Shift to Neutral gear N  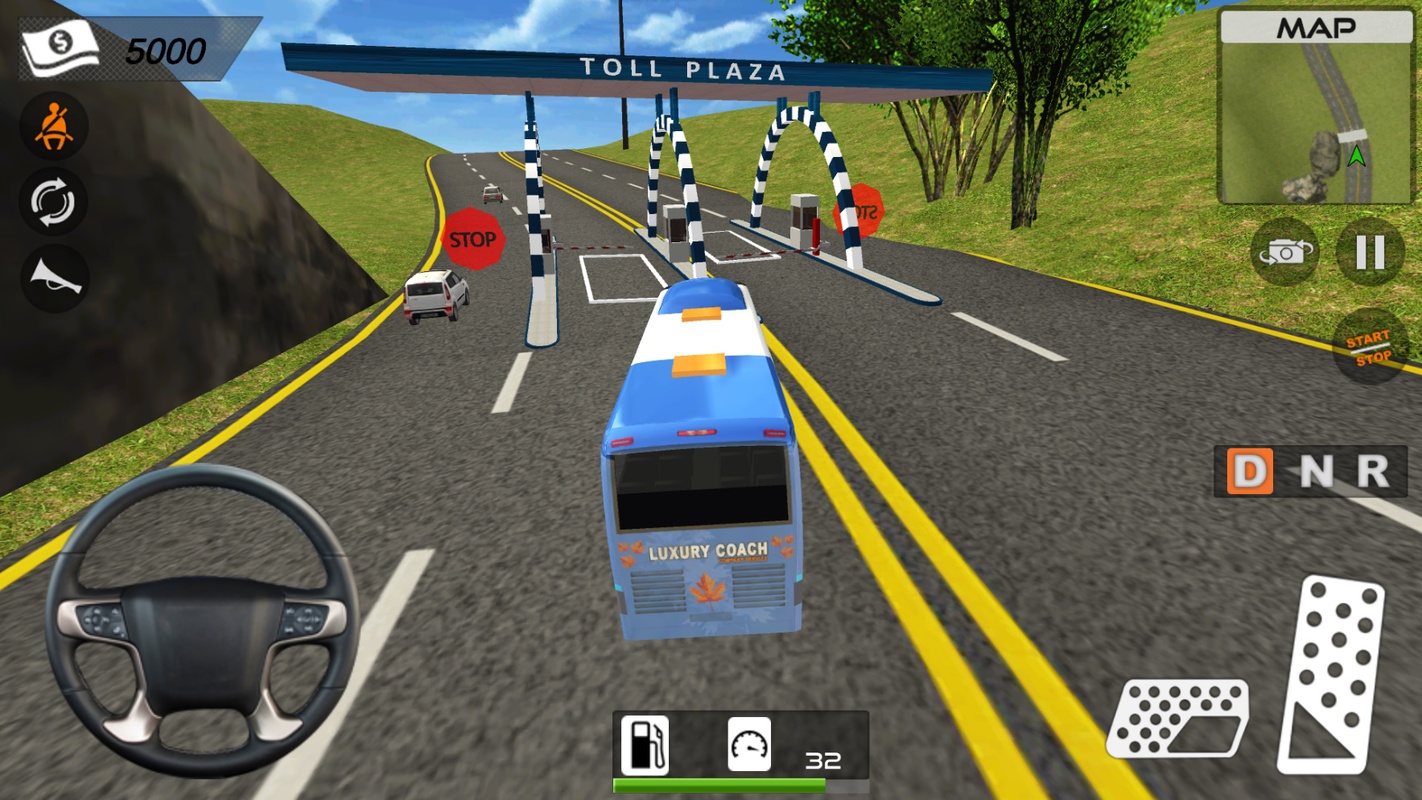pos(1315,471)
